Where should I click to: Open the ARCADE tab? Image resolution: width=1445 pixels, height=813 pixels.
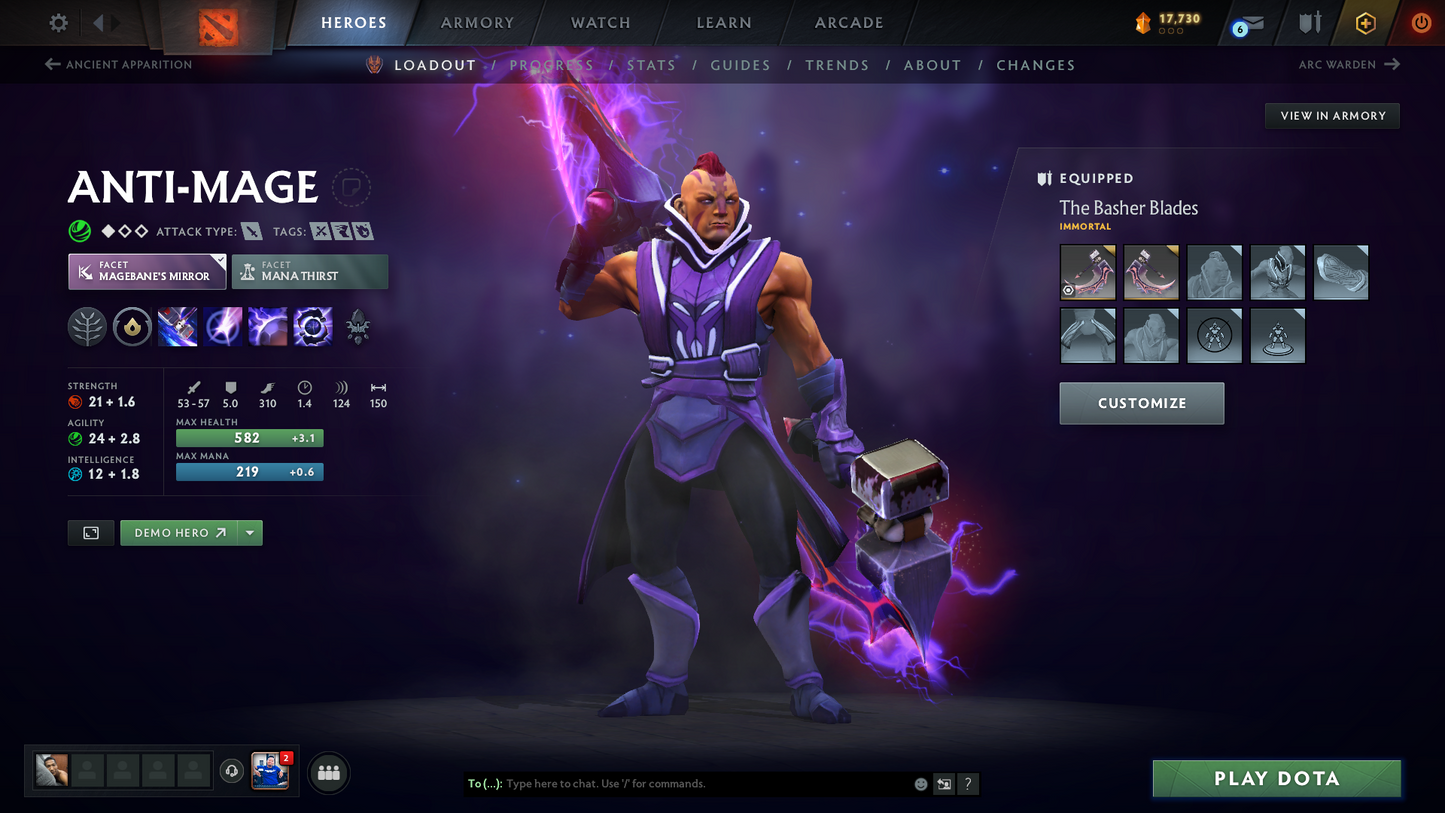[x=848, y=22]
